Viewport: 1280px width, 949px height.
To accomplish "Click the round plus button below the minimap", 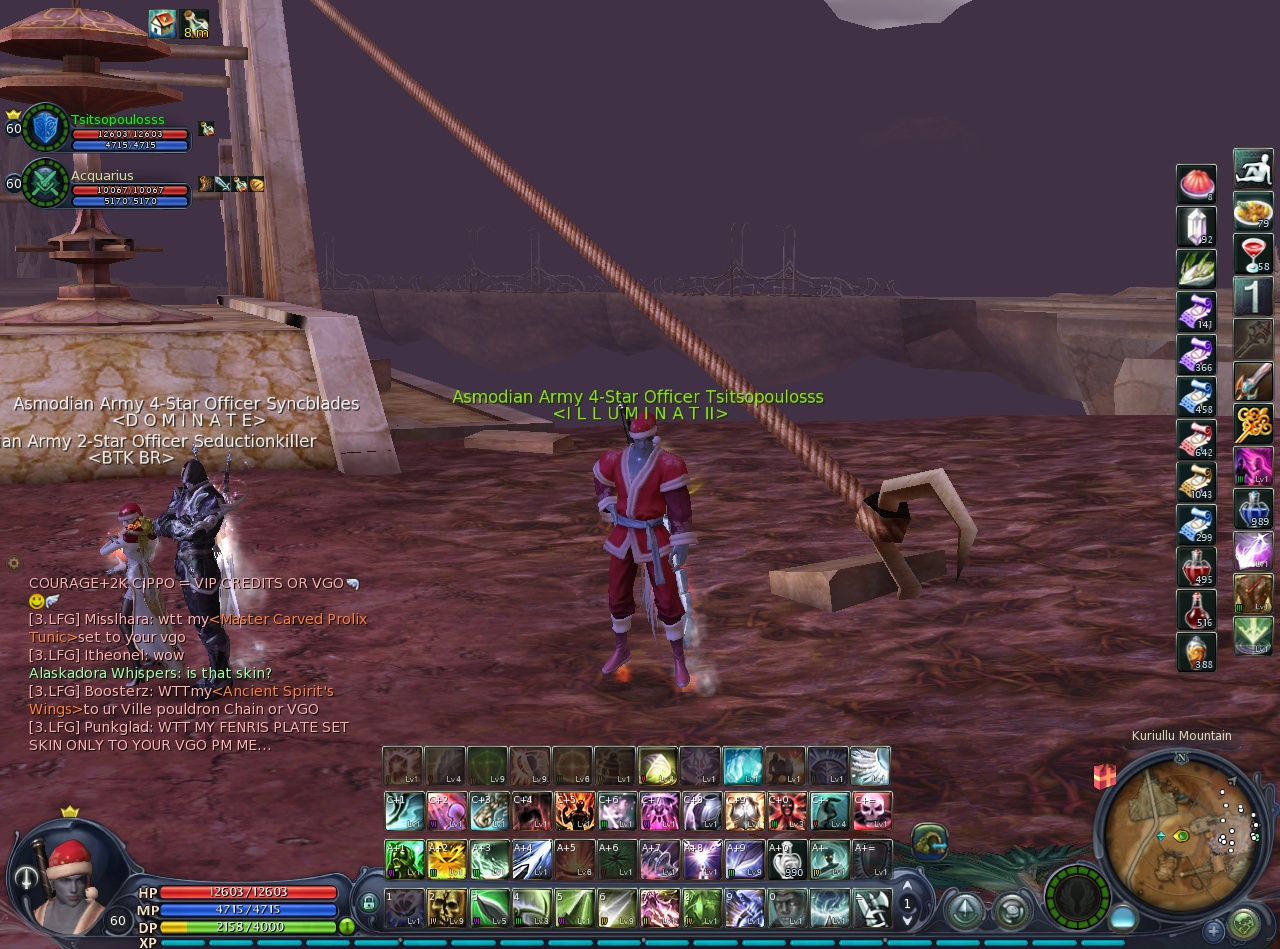I will 1214,931.
